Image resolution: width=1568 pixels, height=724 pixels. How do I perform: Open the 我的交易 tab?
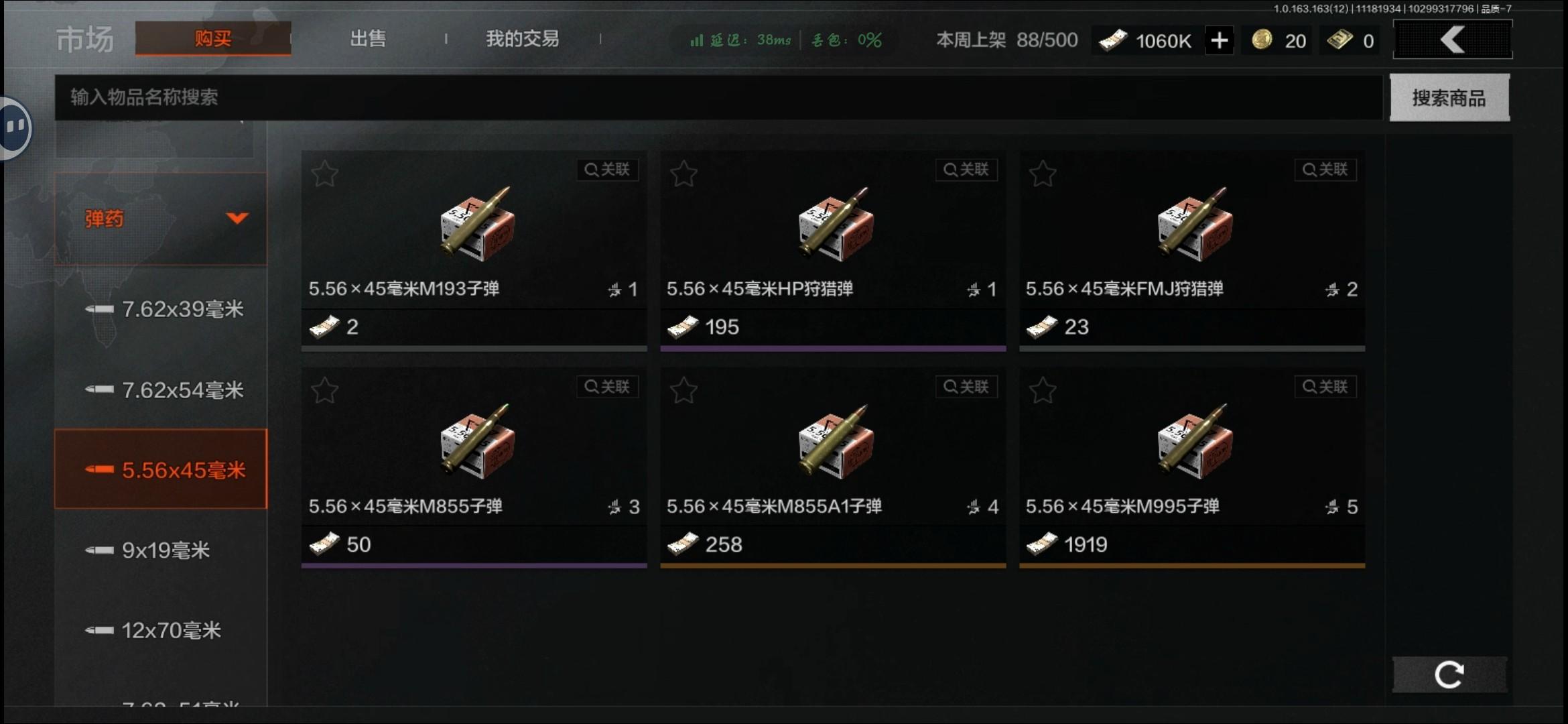[522, 39]
